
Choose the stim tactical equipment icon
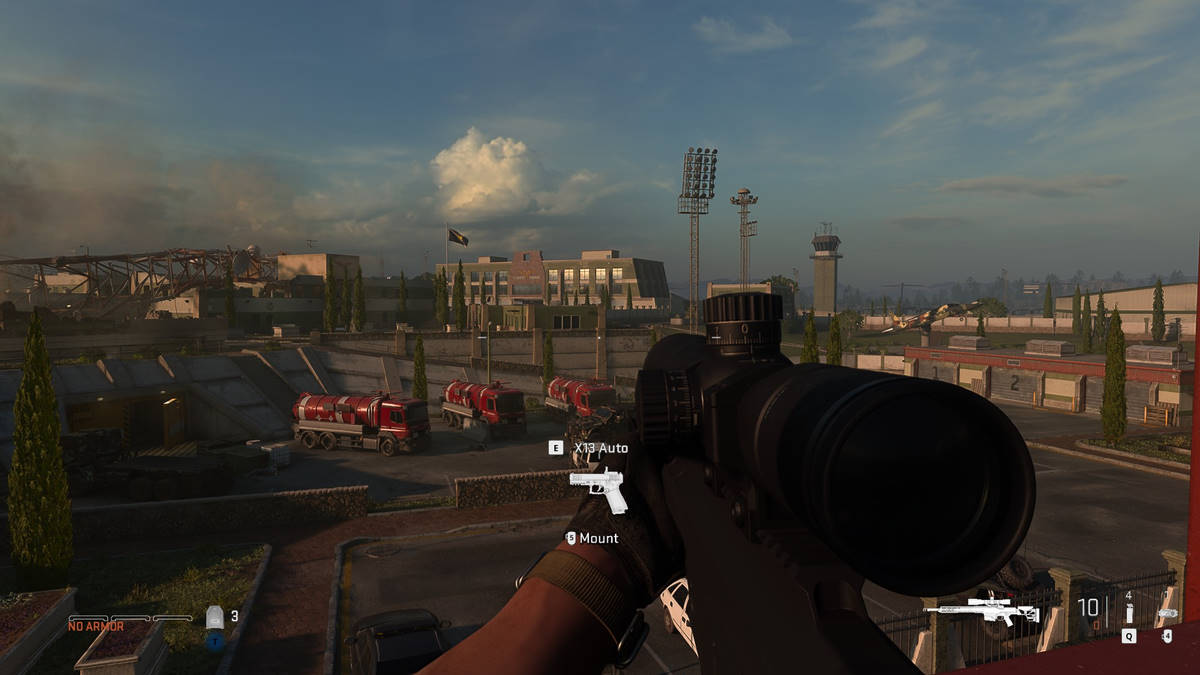pyautogui.click(x=1128, y=612)
